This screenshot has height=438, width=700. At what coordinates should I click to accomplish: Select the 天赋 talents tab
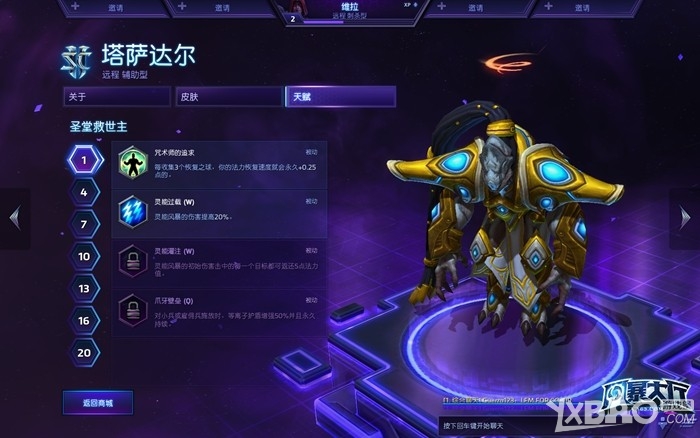click(x=340, y=97)
